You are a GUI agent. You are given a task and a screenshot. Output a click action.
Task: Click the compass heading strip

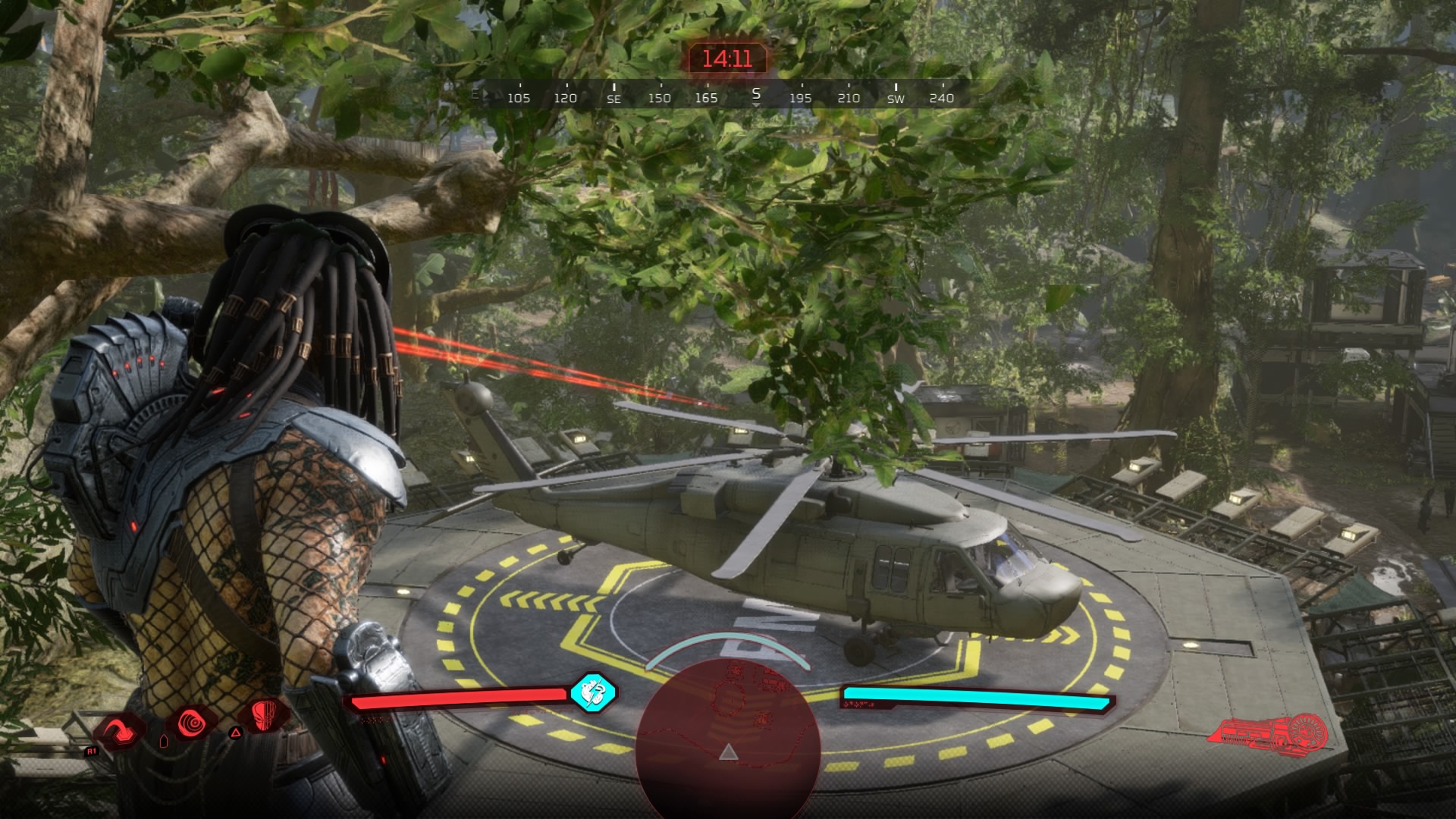[x=726, y=96]
